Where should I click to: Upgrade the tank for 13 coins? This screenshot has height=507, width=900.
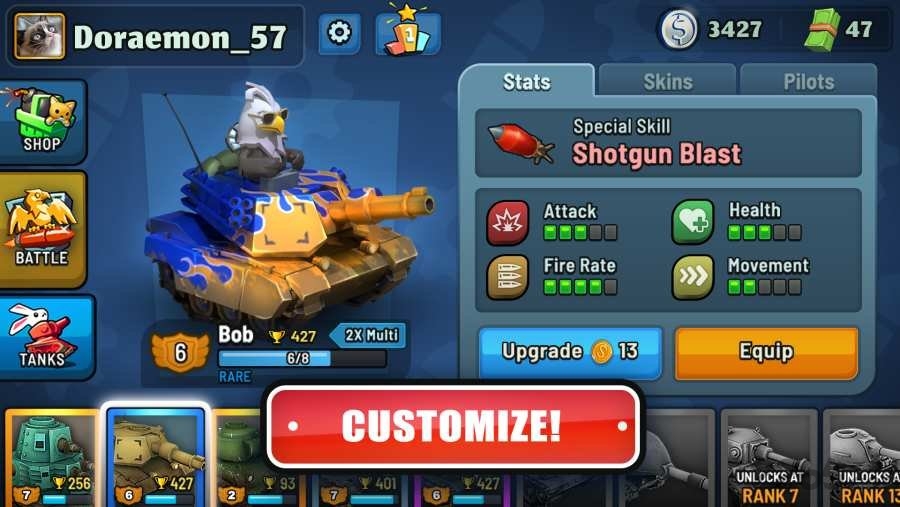click(570, 352)
